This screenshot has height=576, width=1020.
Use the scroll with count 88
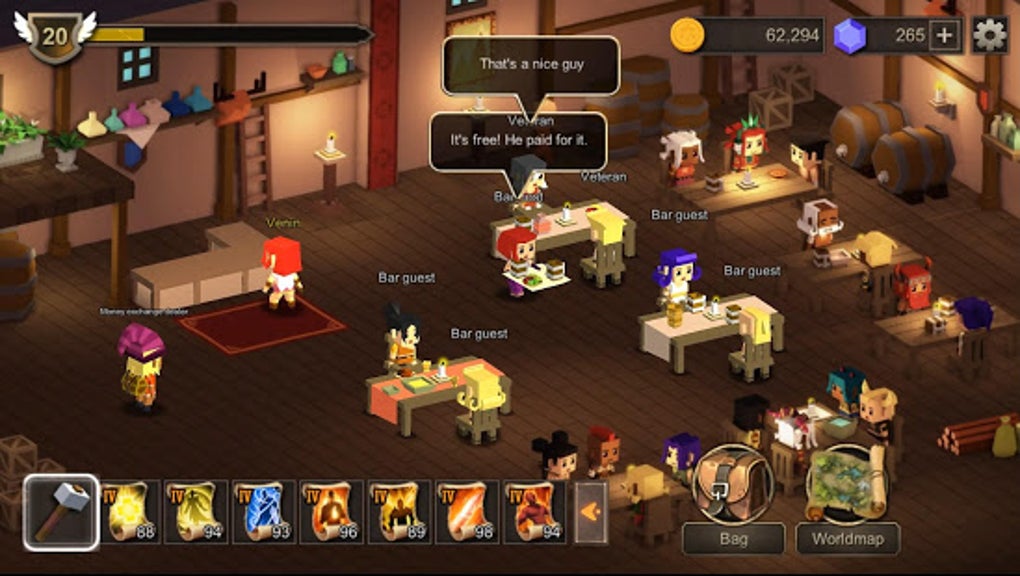pos(129,512)
